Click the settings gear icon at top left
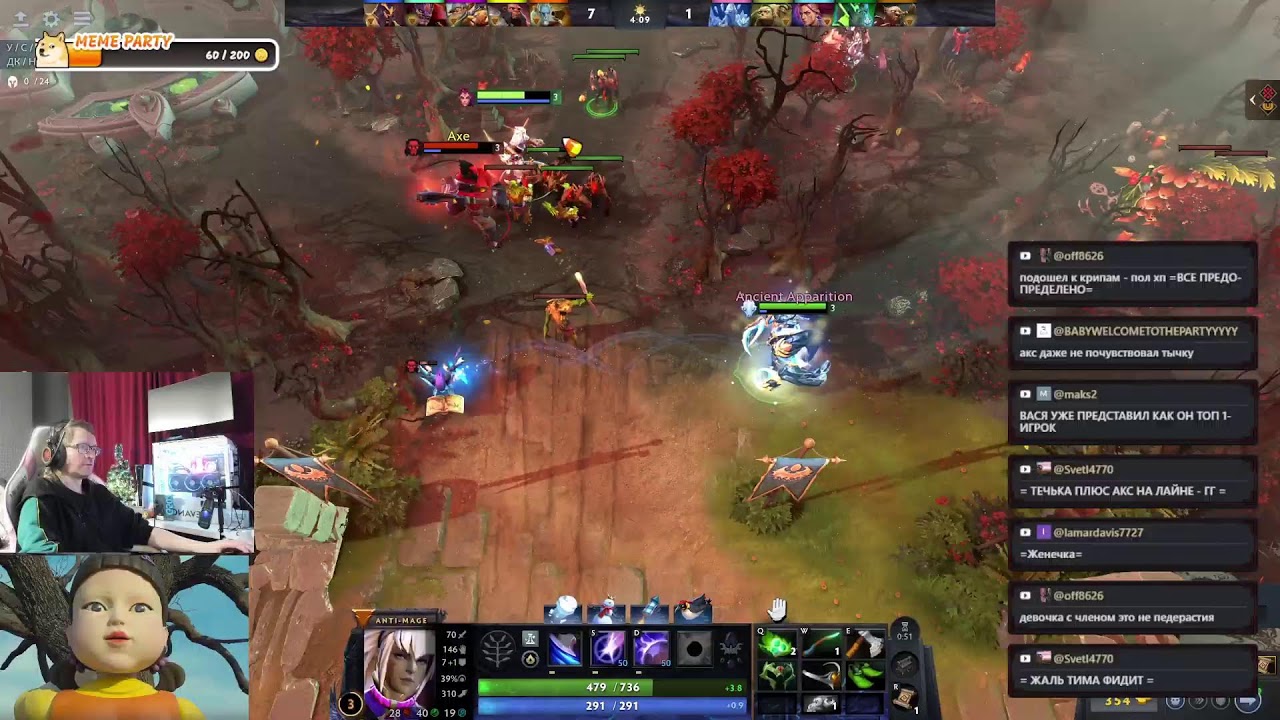 [x=50, y=19]
